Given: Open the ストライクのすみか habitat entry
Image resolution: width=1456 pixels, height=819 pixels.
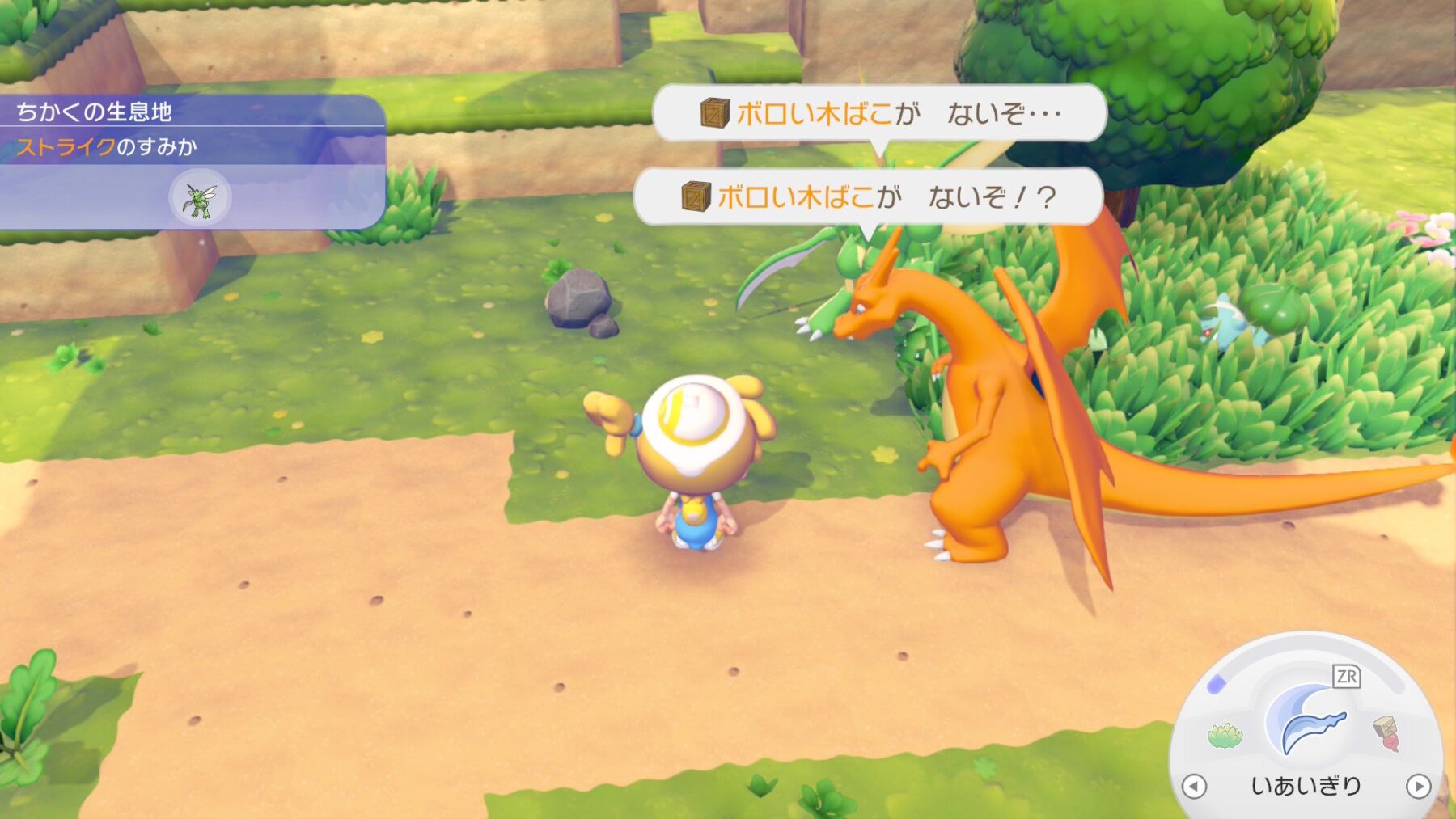Looking at the screenshot, I should (107, 147).
